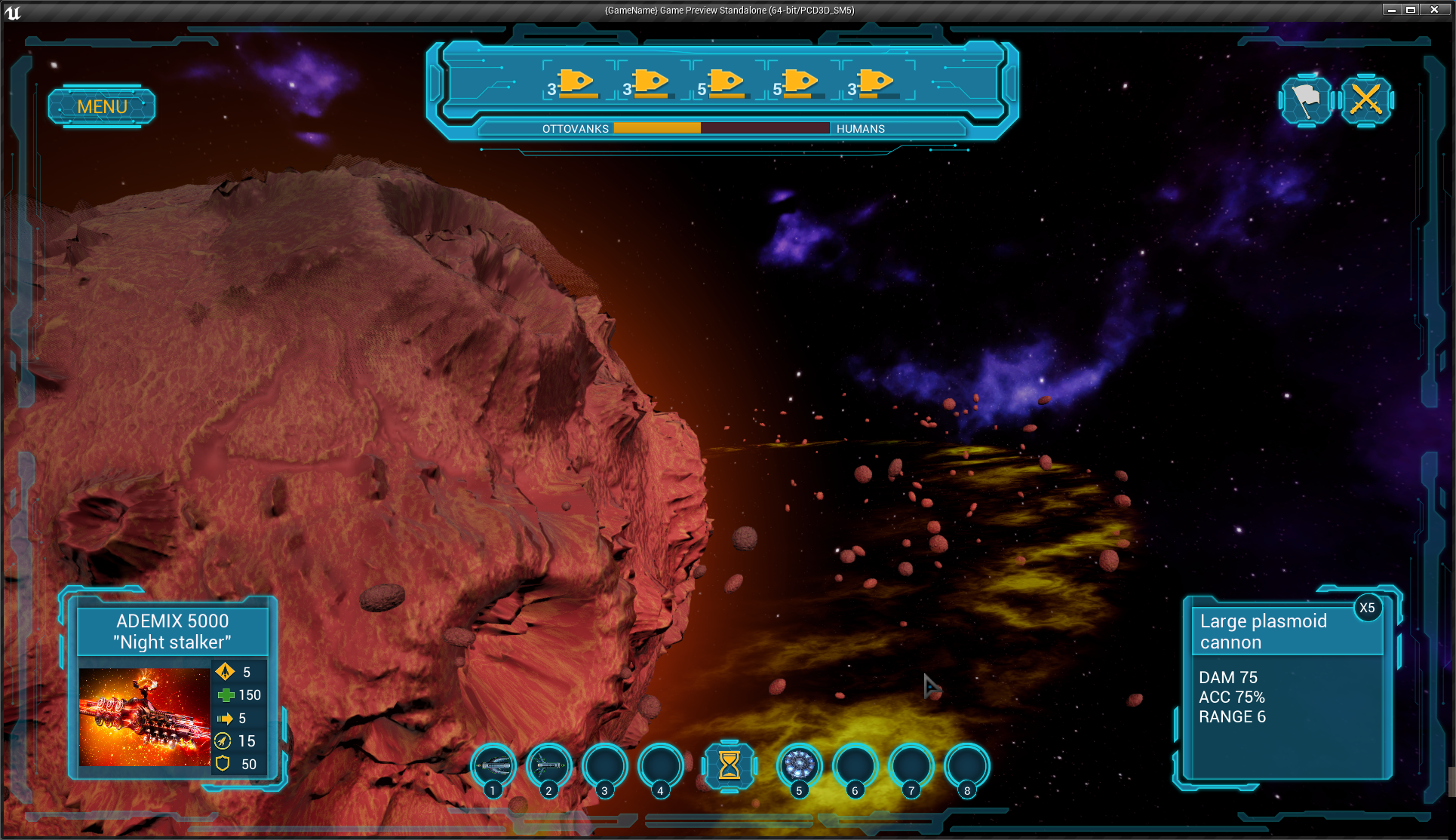
Task: Click the Night stalker ship portrait
Action: 144,716
